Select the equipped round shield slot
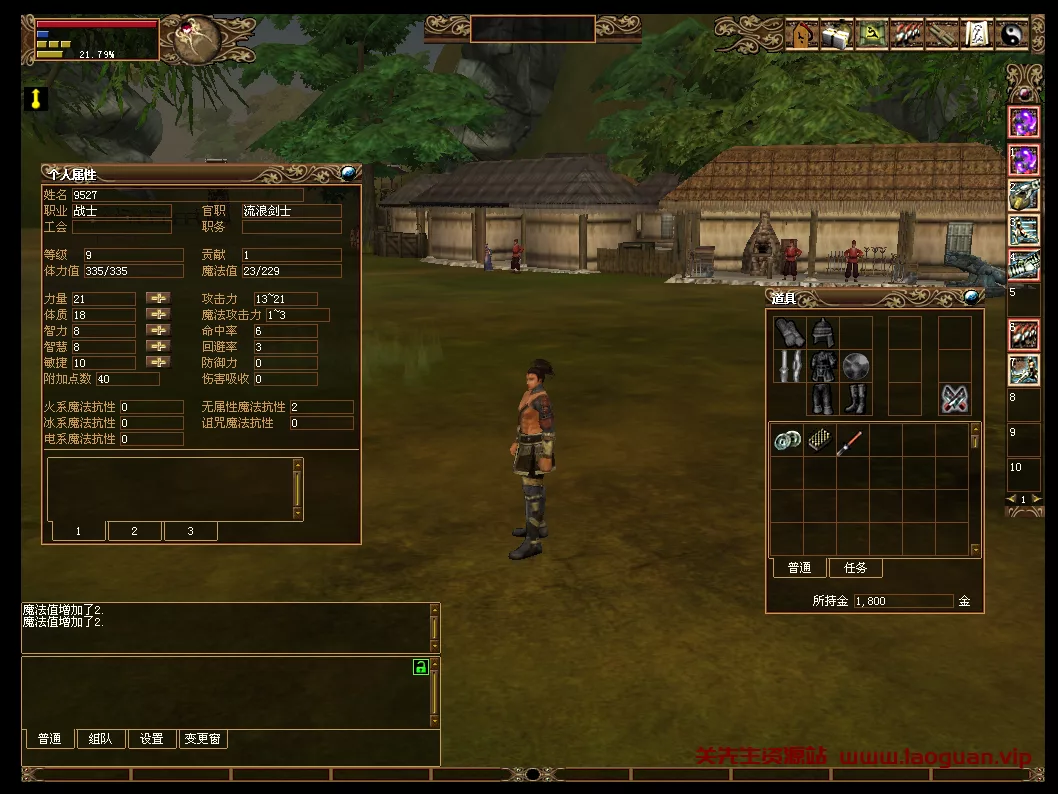The width and height of the screenshot is (1058, 794). coord(856,366)
